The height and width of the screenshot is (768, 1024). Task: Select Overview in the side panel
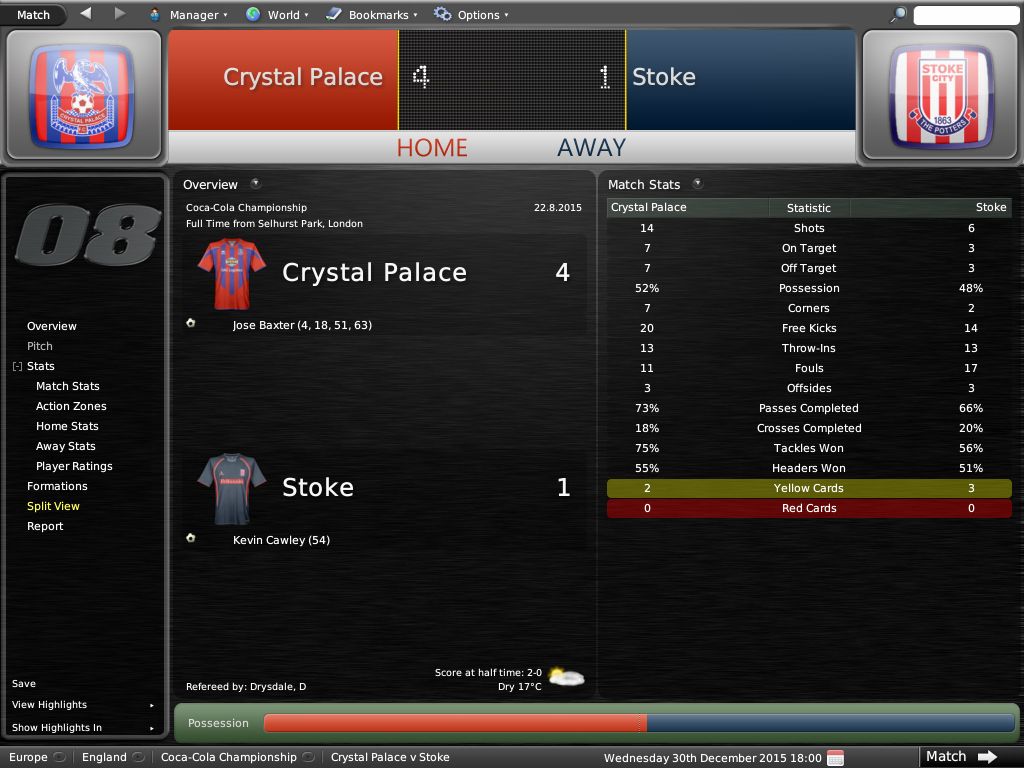(52, 326)
